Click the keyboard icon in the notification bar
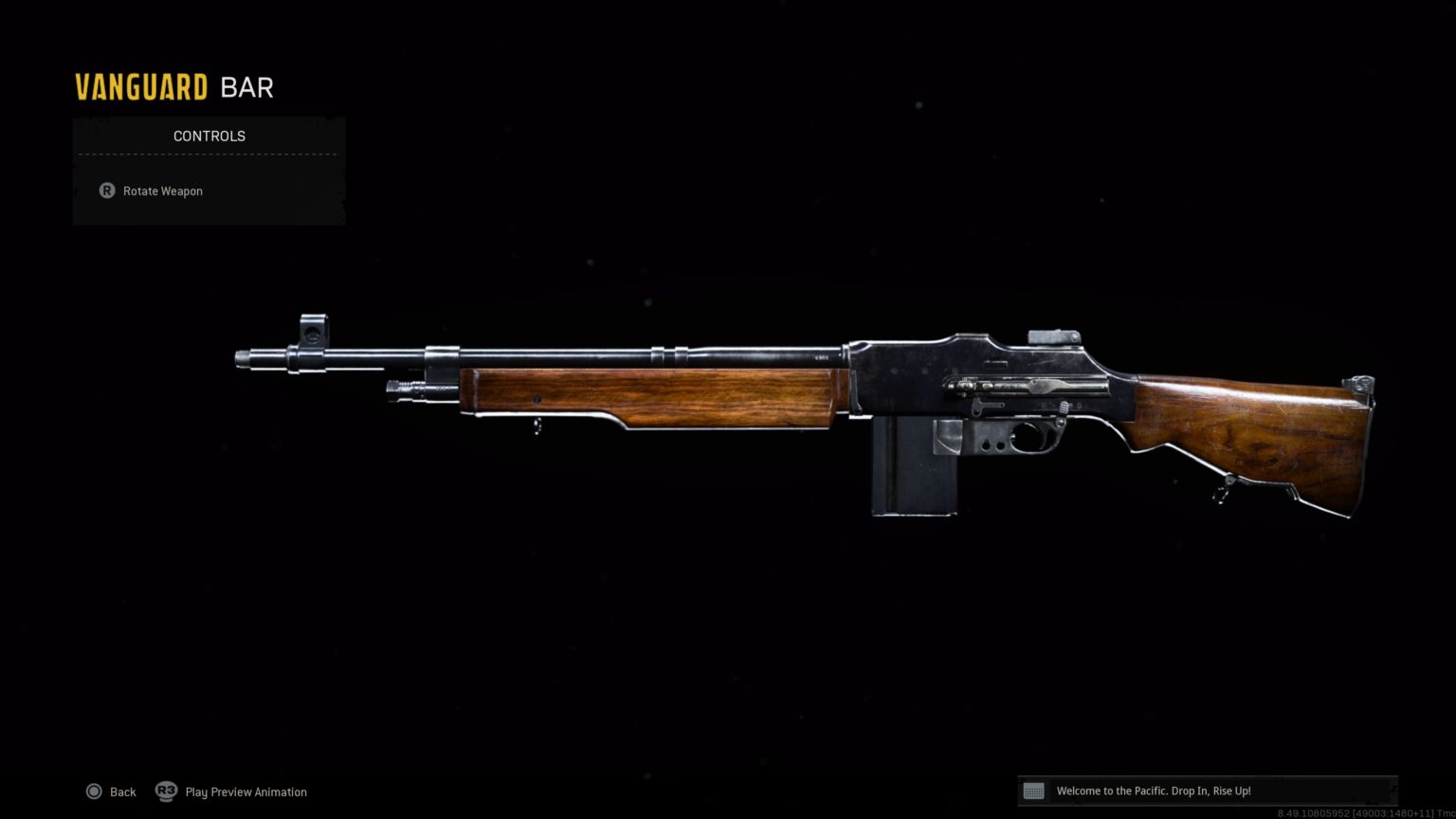This screenshot has width=1456, height=819. click(1033, 791)
